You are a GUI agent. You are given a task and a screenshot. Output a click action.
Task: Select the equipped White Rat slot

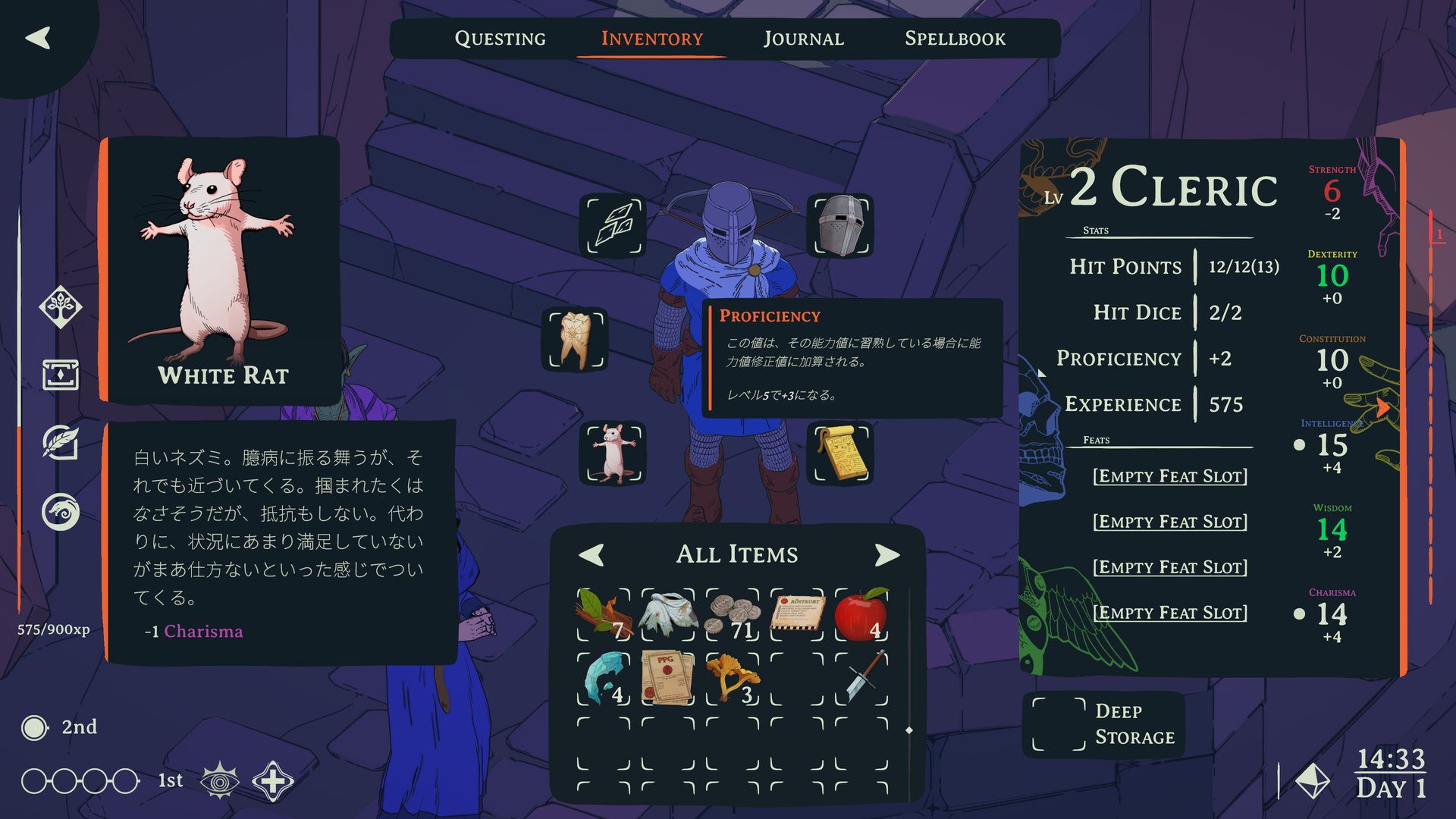[x=613, y=453]
